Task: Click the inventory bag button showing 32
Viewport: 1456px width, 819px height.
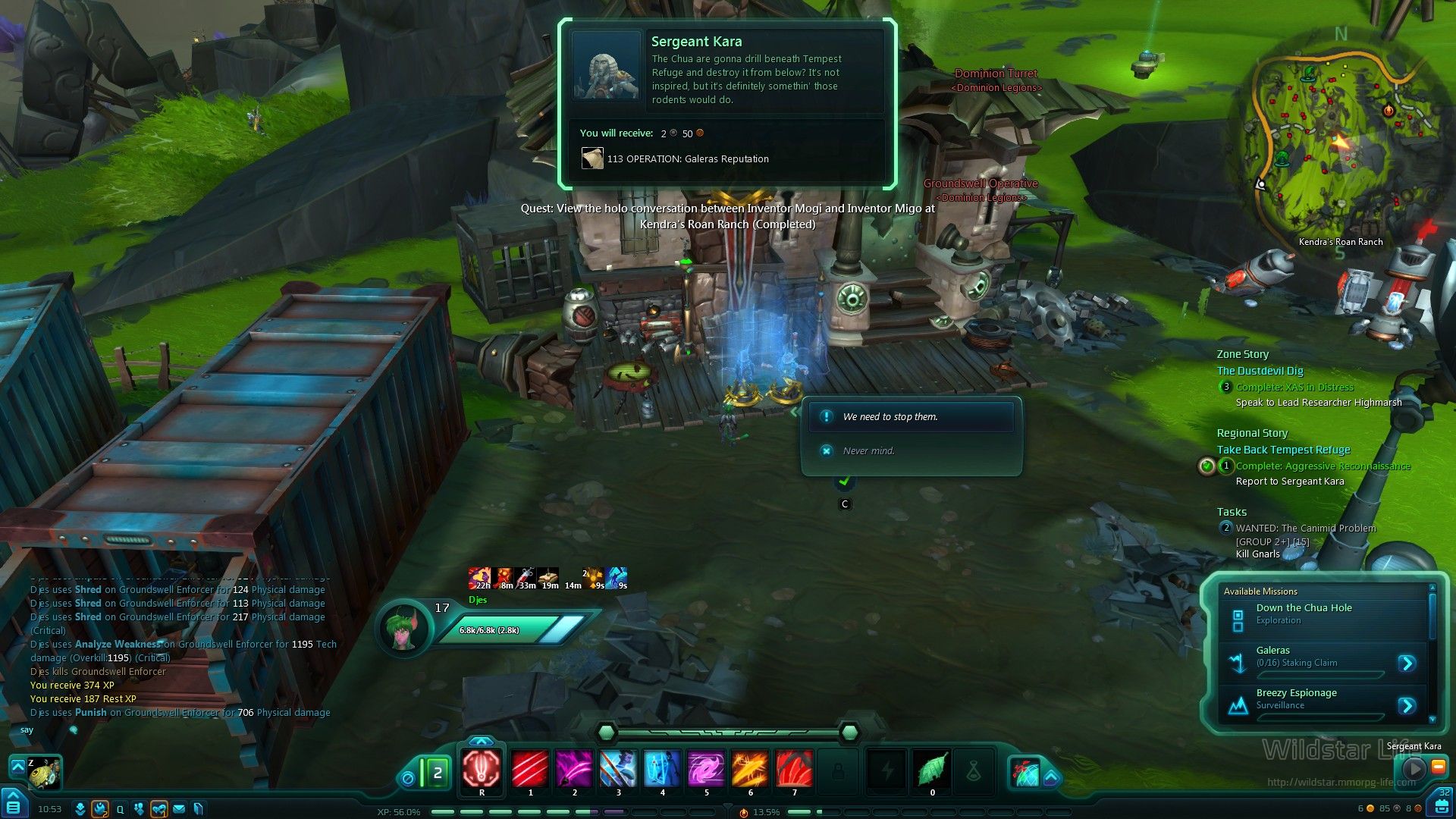Action: tap(1442, 804)
